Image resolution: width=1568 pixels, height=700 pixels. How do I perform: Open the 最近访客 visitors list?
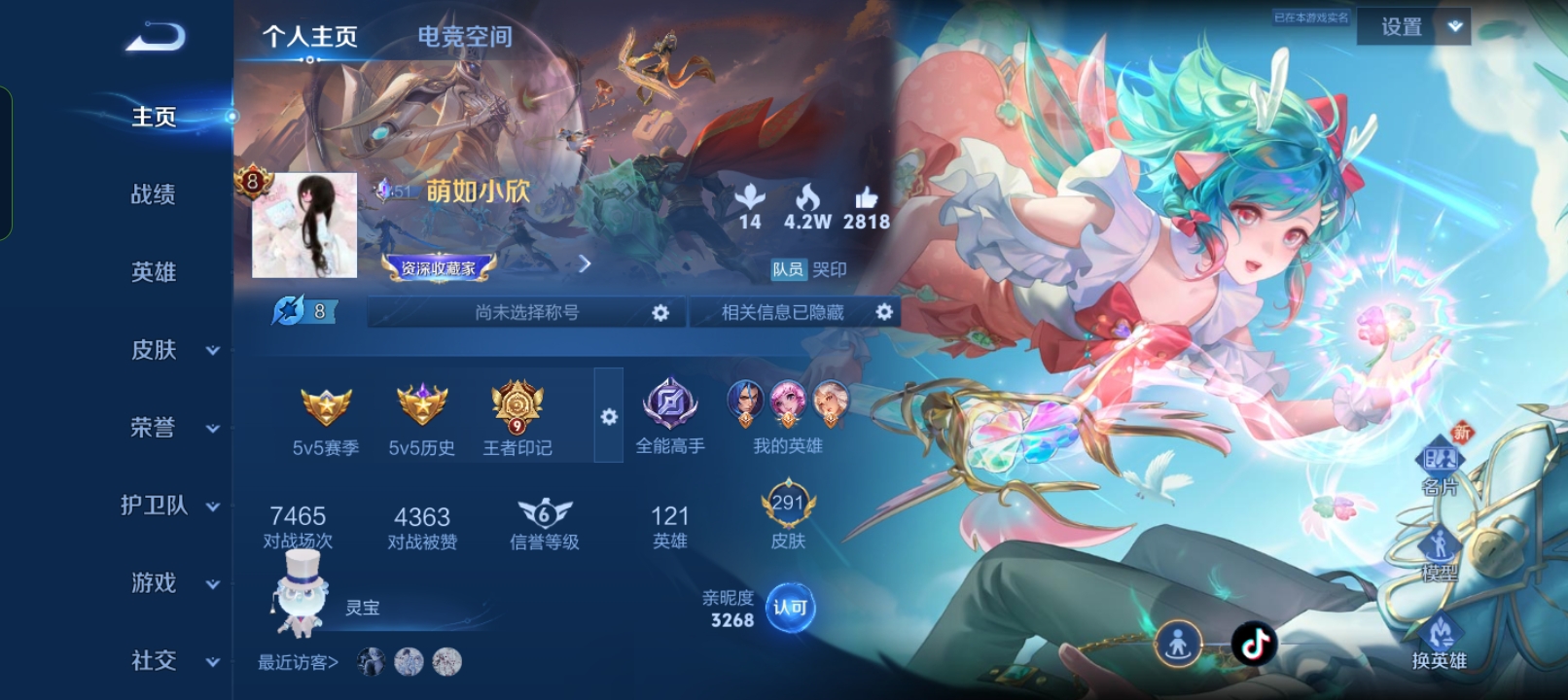(298, 662)
